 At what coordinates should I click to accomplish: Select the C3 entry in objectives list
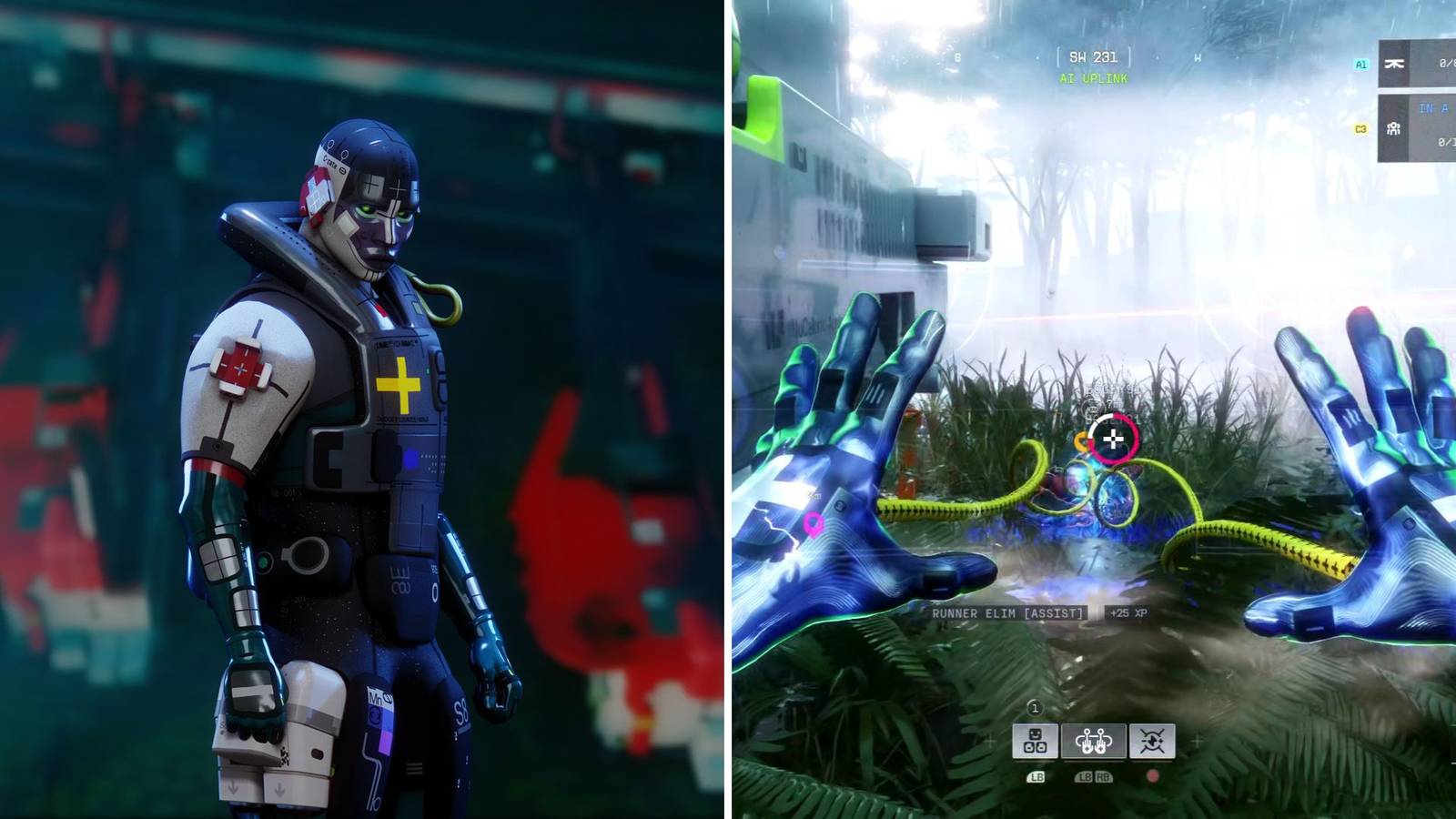pos(1360,129)
